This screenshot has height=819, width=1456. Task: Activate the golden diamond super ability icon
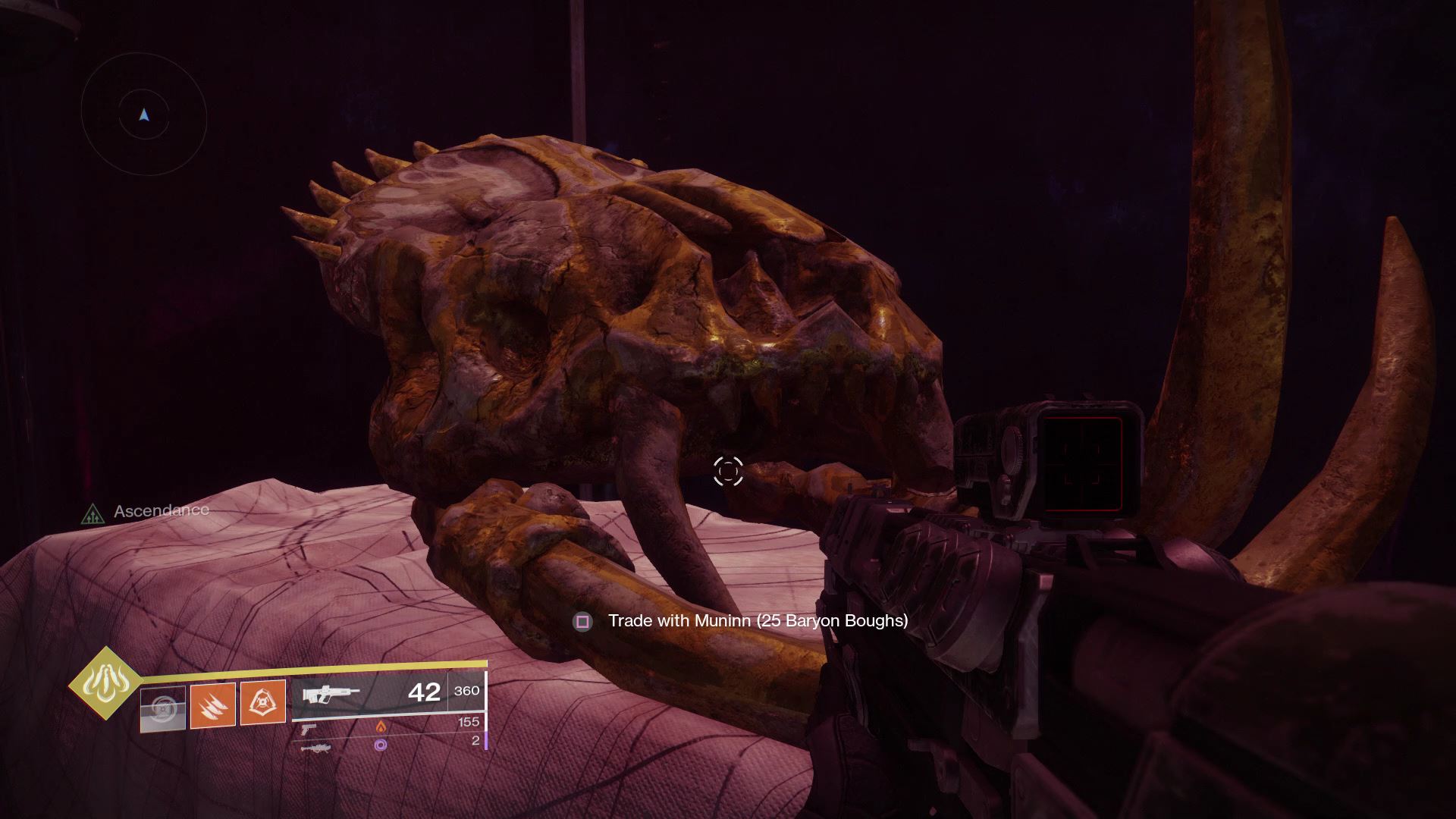[x=105, y=685]
